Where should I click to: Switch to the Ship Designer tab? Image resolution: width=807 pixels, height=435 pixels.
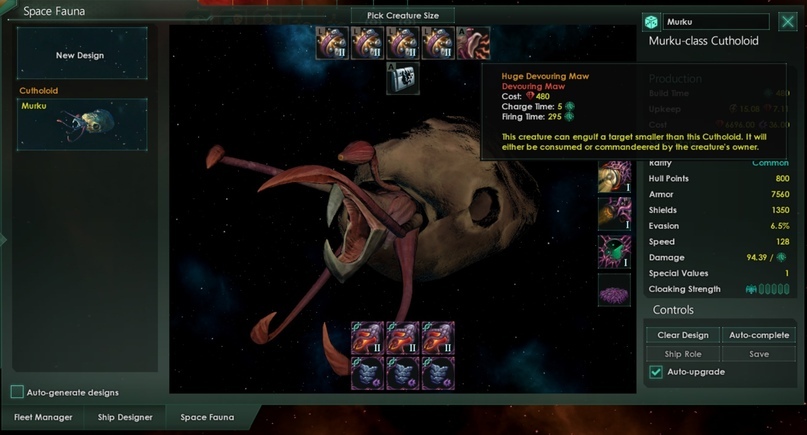pyautogui.click(x=125, y=417)
